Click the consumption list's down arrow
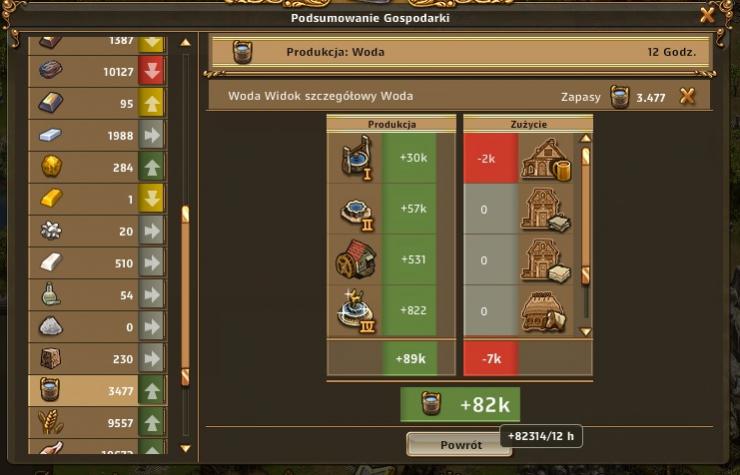Viewport: 740px width, 475px height. click(586, 331)
